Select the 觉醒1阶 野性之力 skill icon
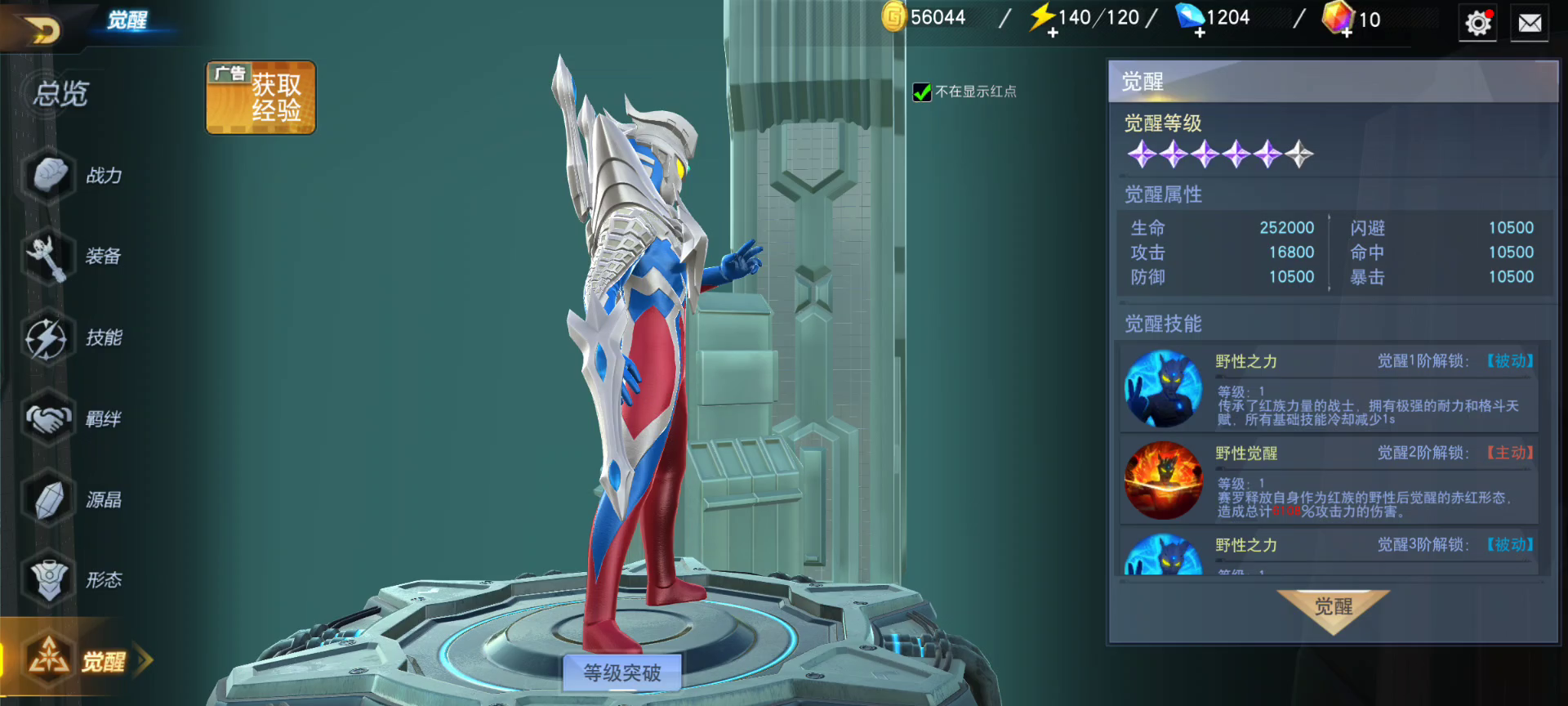1568x706 pixels. click(1163, 389)
